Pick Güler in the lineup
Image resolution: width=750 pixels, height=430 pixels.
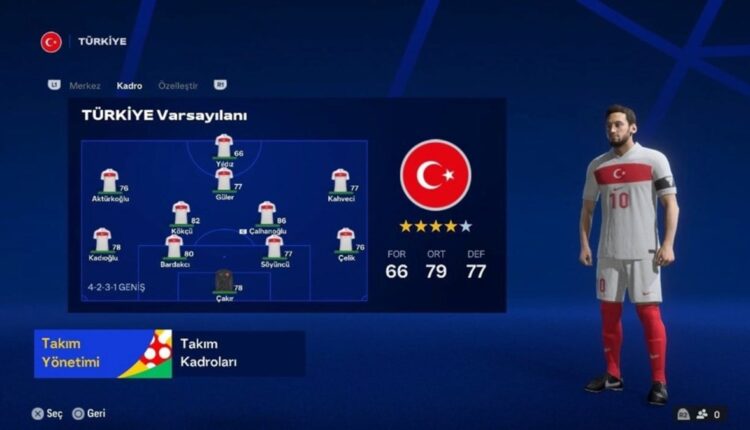click(224, 181)
